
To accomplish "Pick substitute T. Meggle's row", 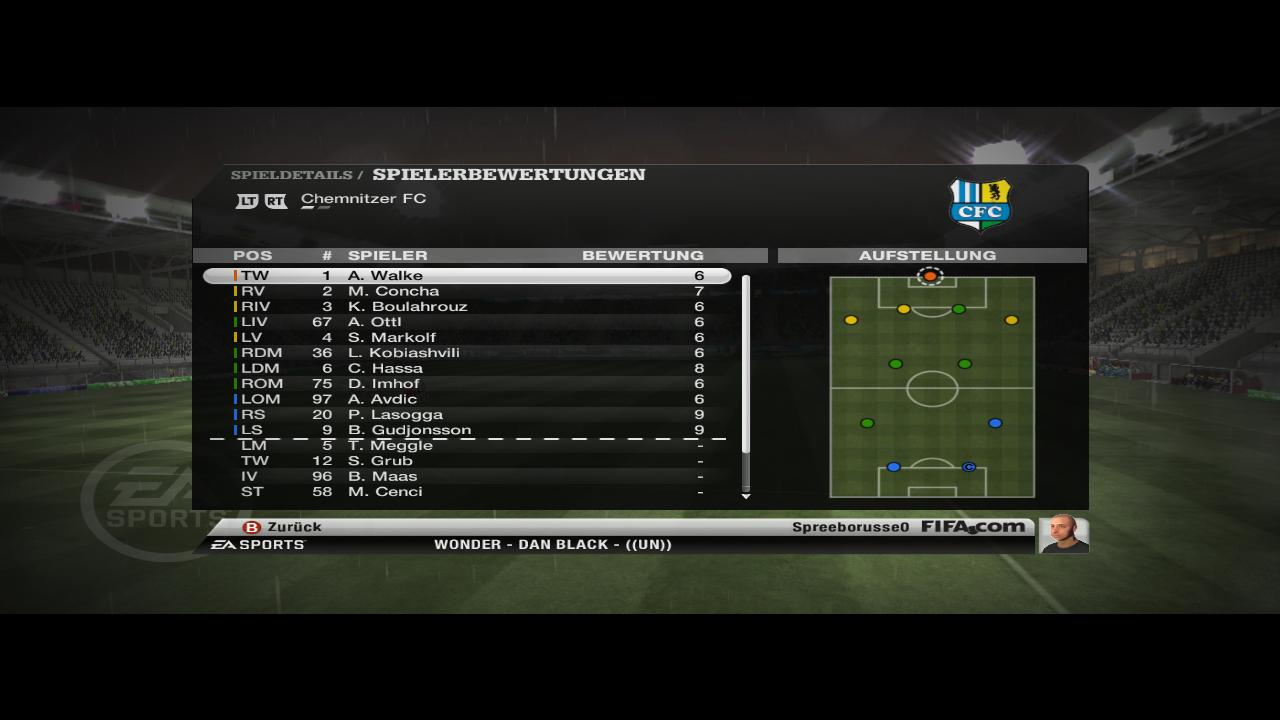I will (467, 446).
